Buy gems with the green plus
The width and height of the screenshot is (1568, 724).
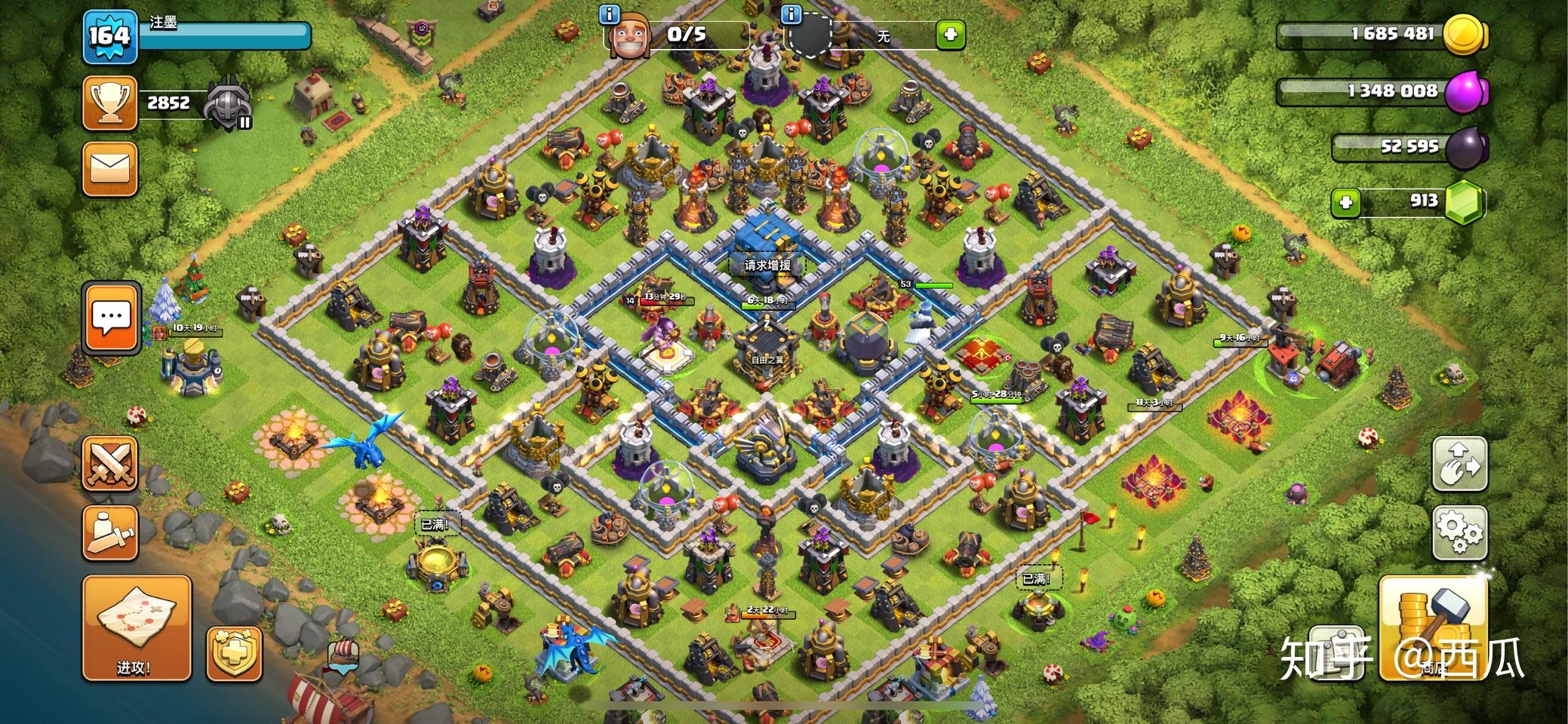tap(1345, 202)
